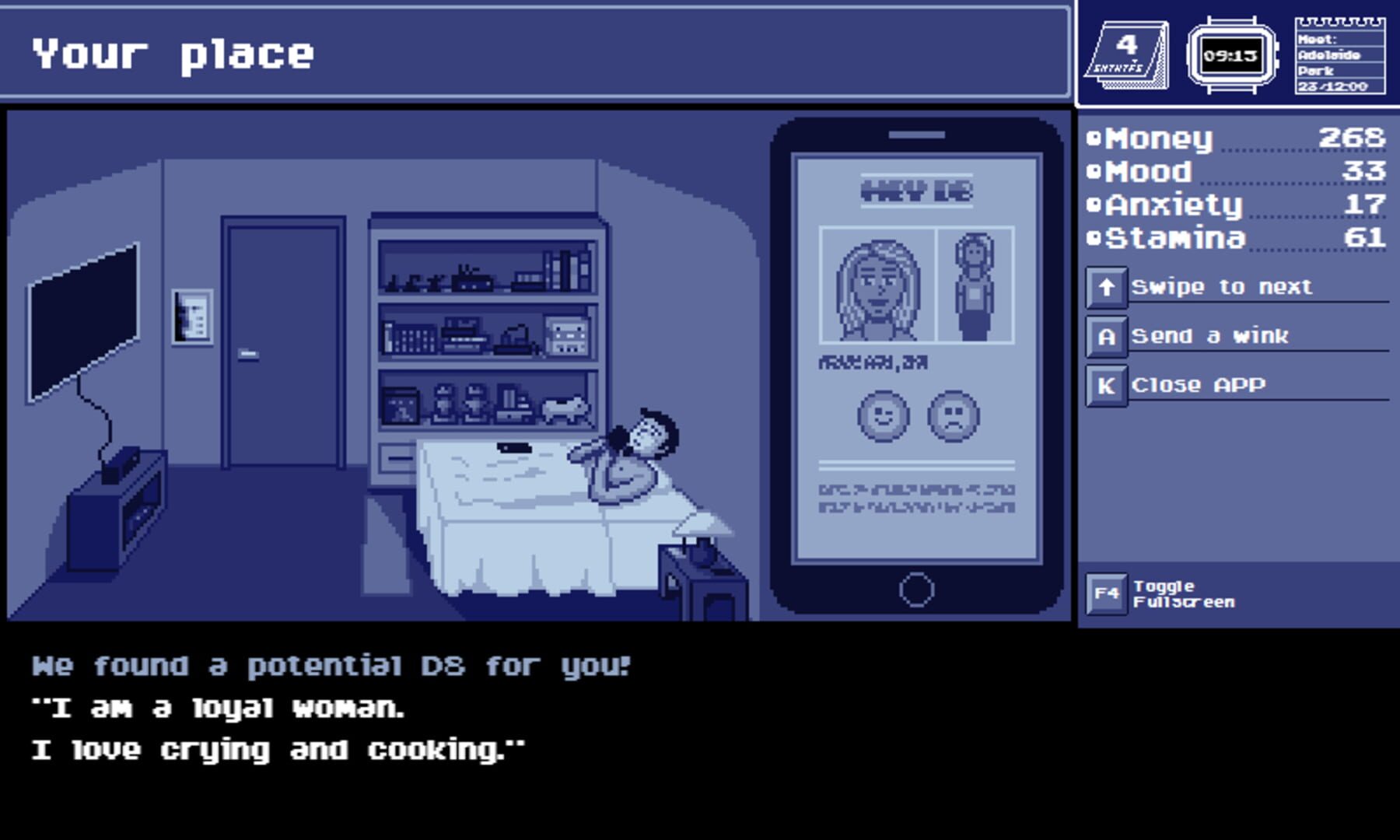View the full-body photo on the phone

[x=975, y=286]
